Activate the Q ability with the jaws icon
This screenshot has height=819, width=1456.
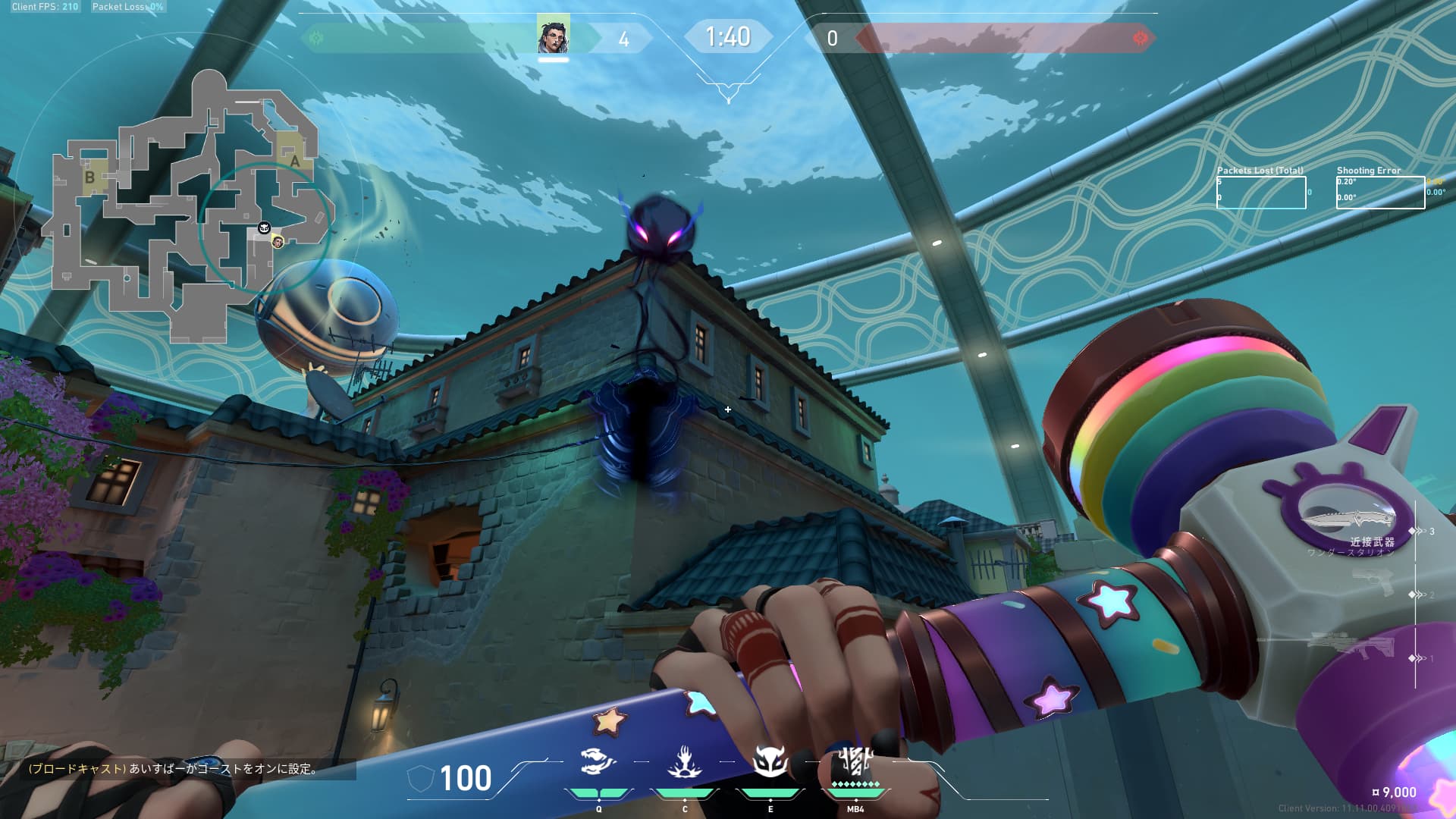pos(598,761)
